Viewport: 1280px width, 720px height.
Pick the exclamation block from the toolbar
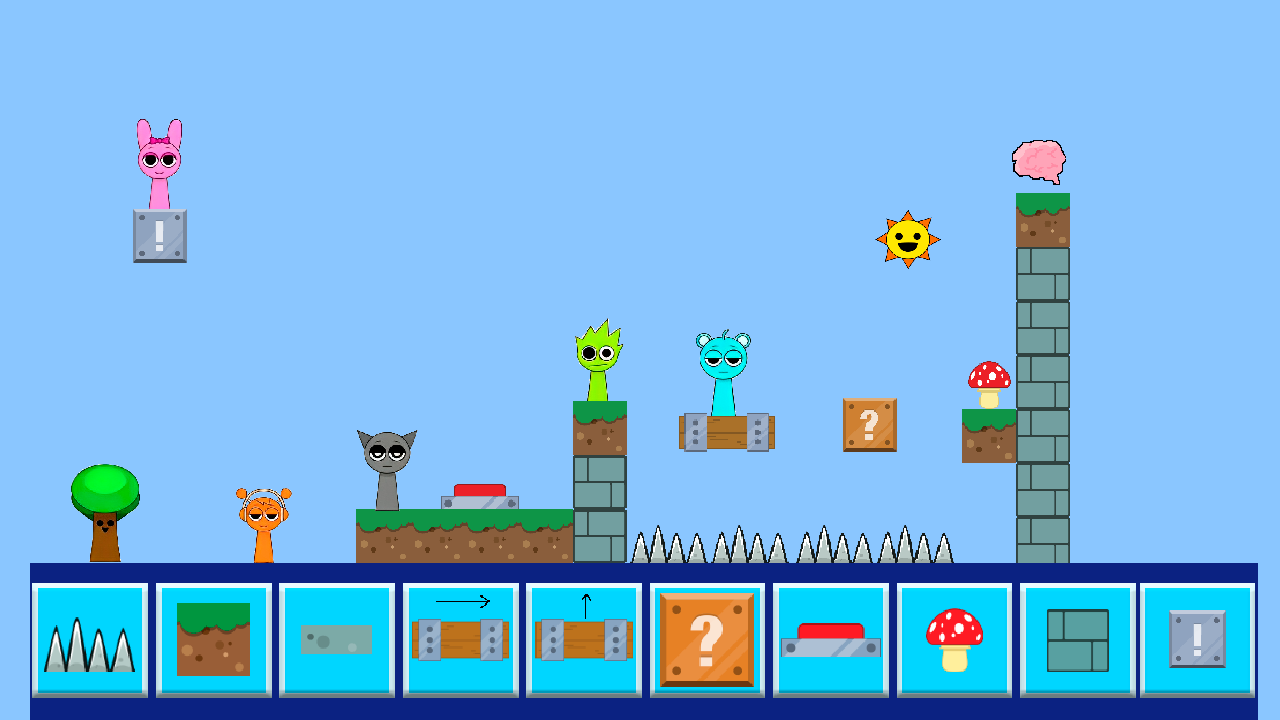[1198, 640]
